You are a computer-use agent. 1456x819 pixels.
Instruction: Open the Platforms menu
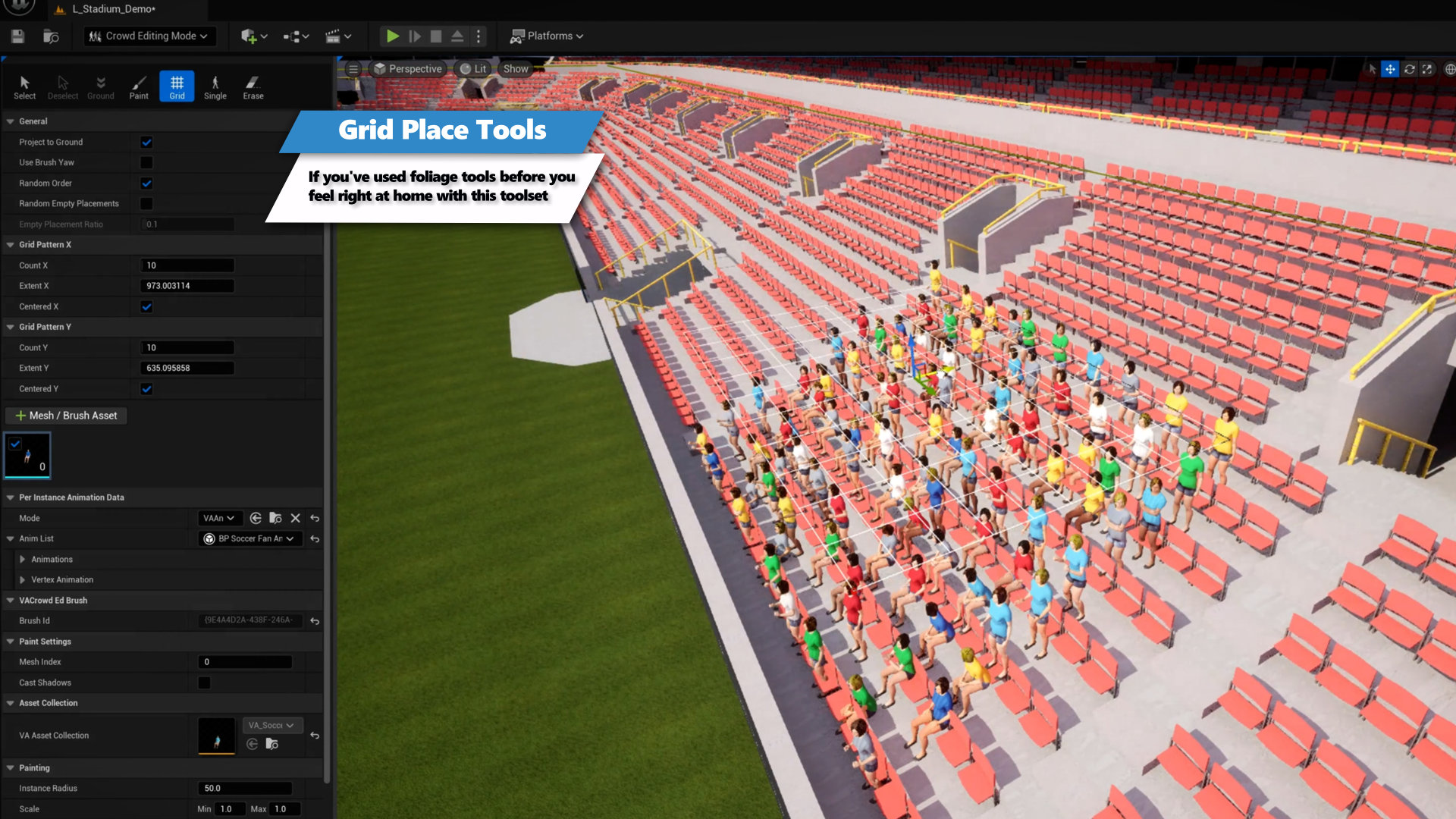tap(547, 36)
